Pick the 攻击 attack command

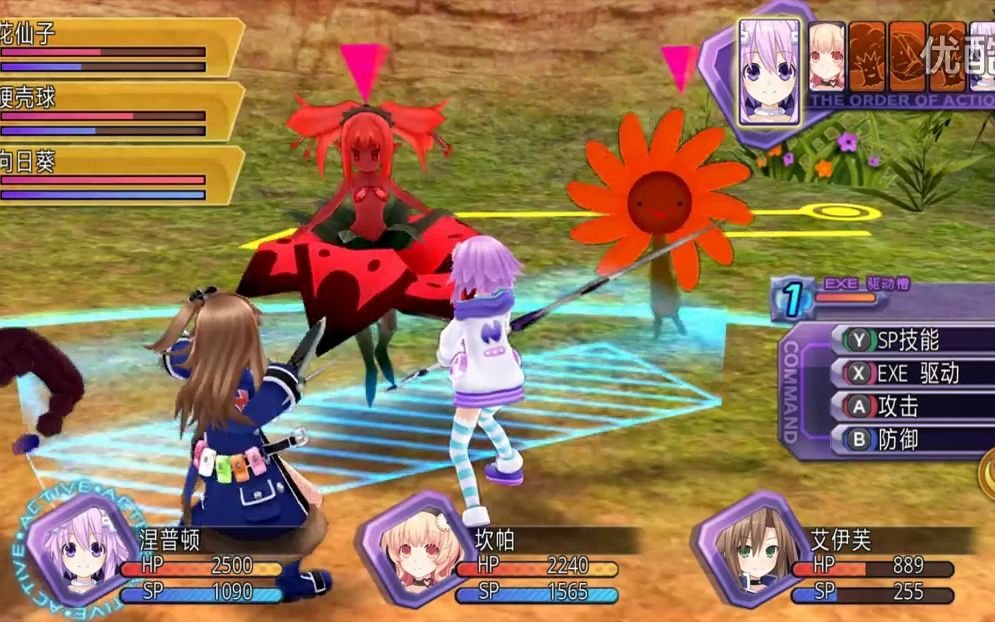[900, 407]
